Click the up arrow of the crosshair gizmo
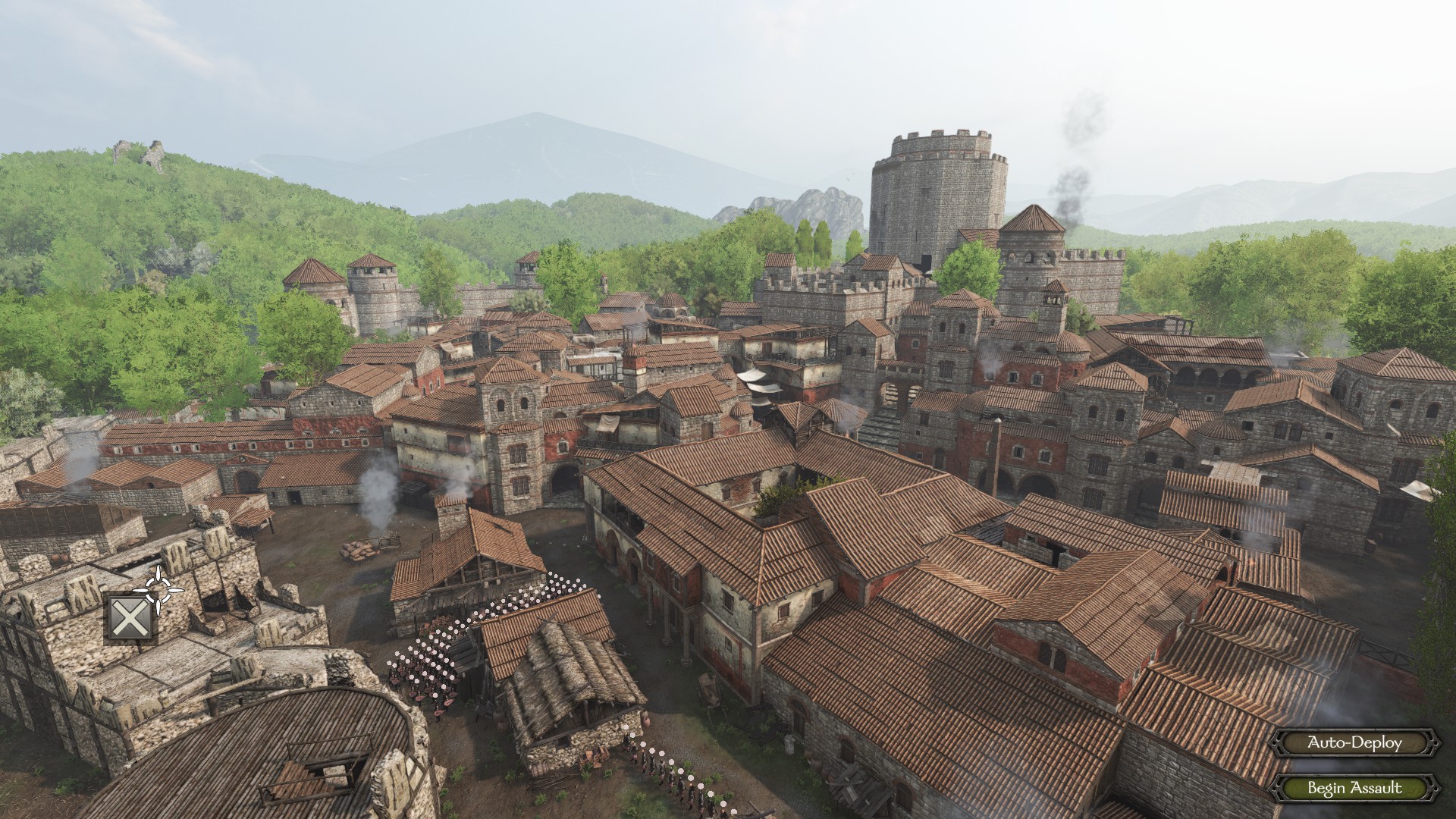The height and width of the screenshot is (819, 1456). tap(158, 574)
